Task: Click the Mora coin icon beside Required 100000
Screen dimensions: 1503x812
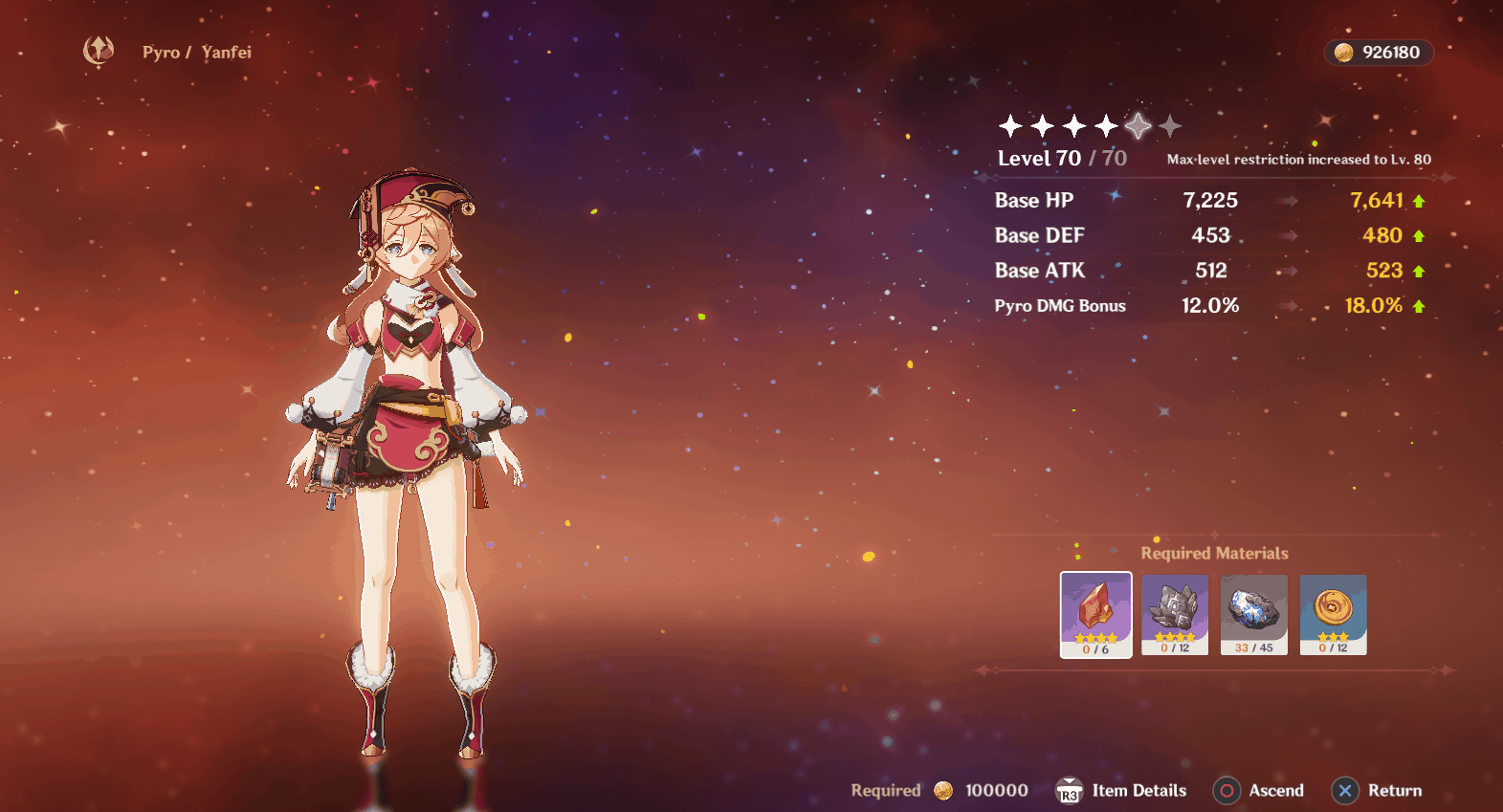Action: click(943, 791)
